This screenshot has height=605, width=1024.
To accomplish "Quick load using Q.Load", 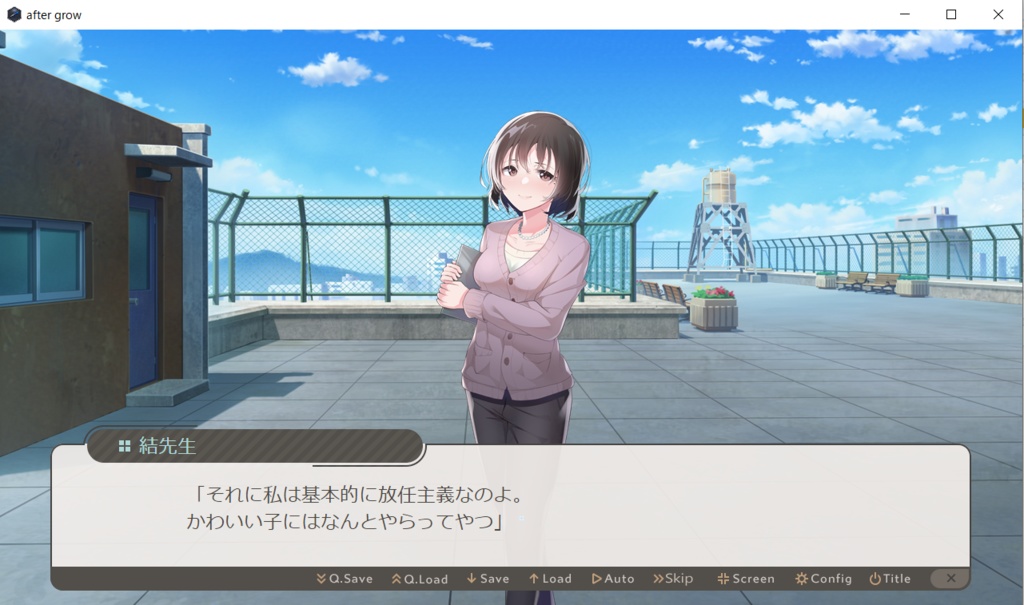I will (420, 579).
